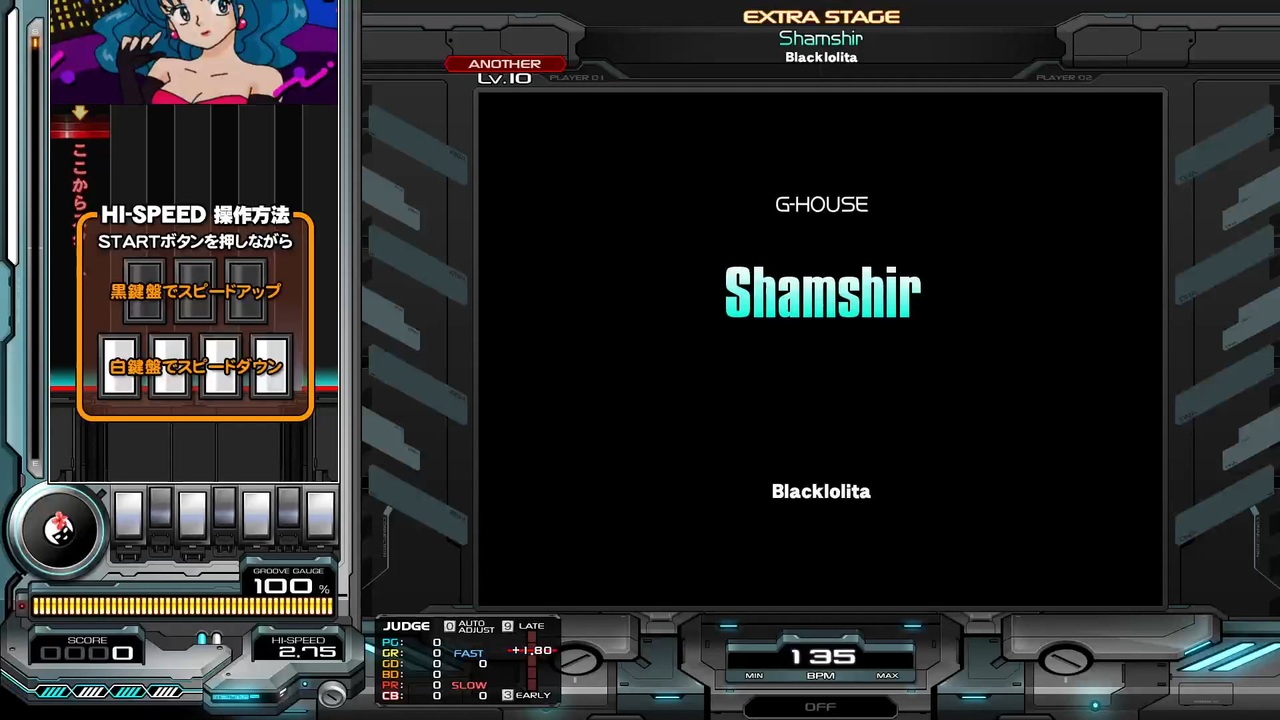
Task: Click the turntable scratch disc icon
Action: [58, 532]
